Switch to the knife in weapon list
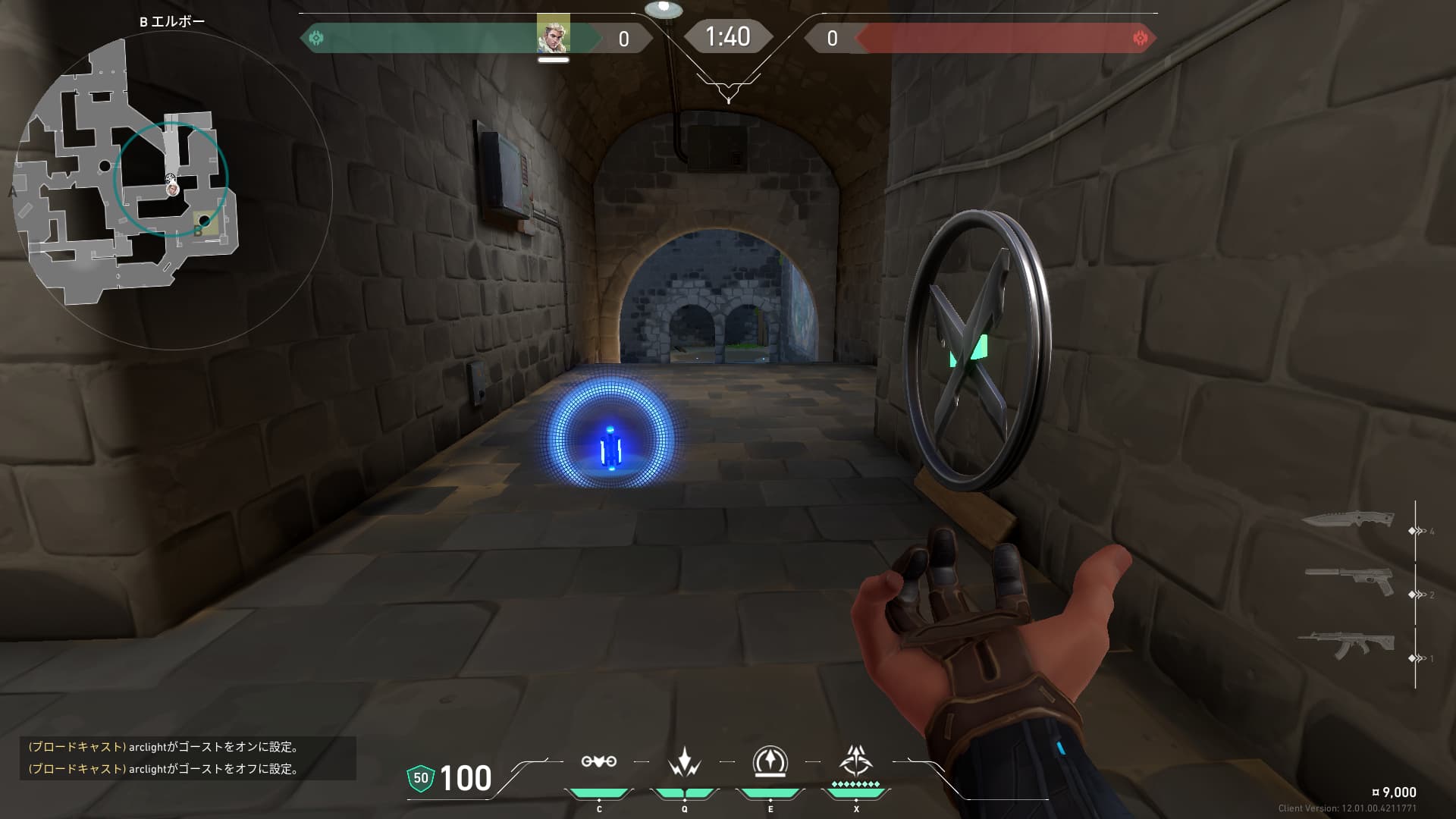Image resolution: width=1456 pixels, height=819 pixels. coord(1348,521)
